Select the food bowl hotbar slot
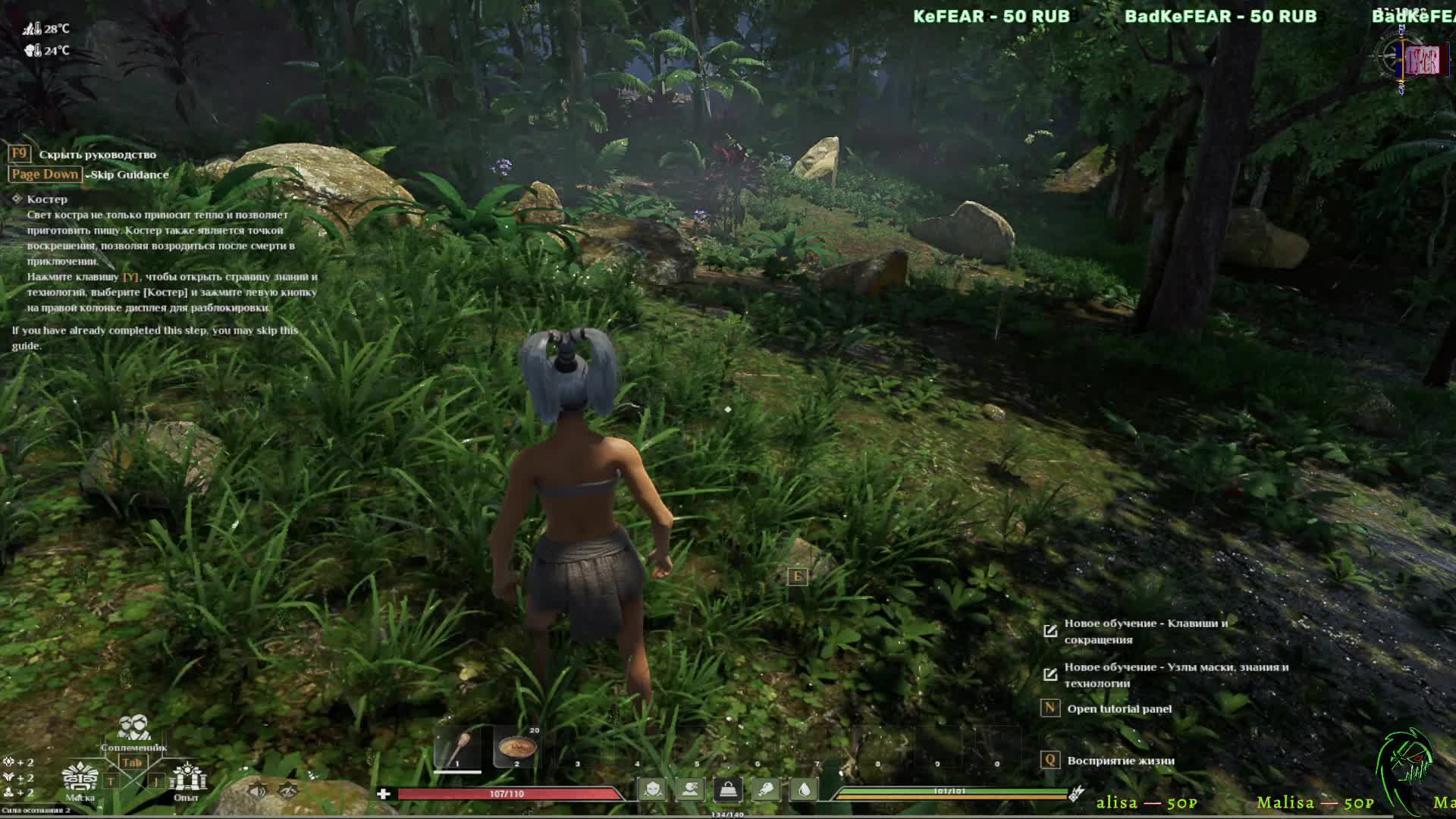 coord(517,748)
